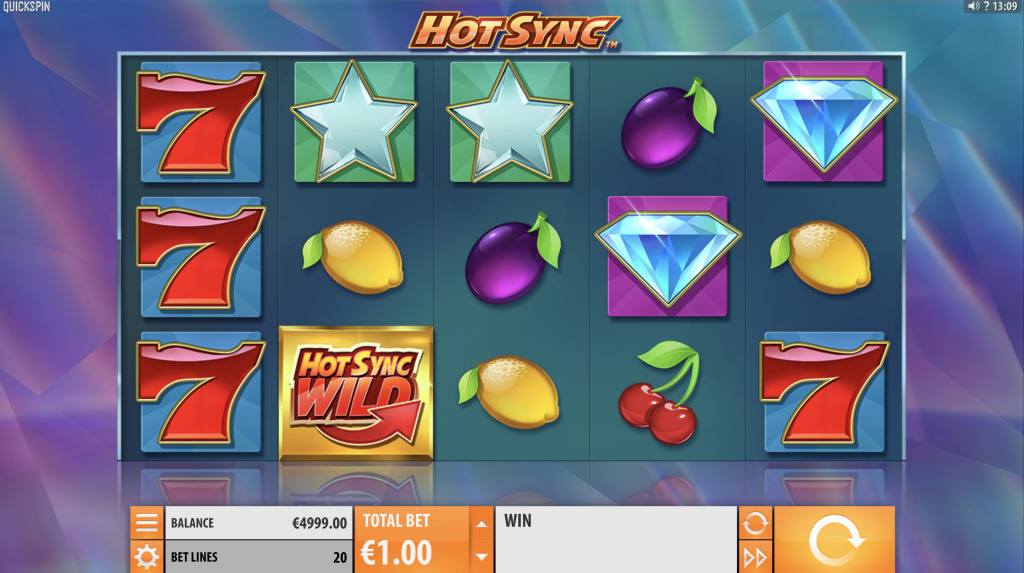The image size is (1024, 573).
Task: Enable fast play with the double-arrow icon
Action: click(x=755, y=557)
